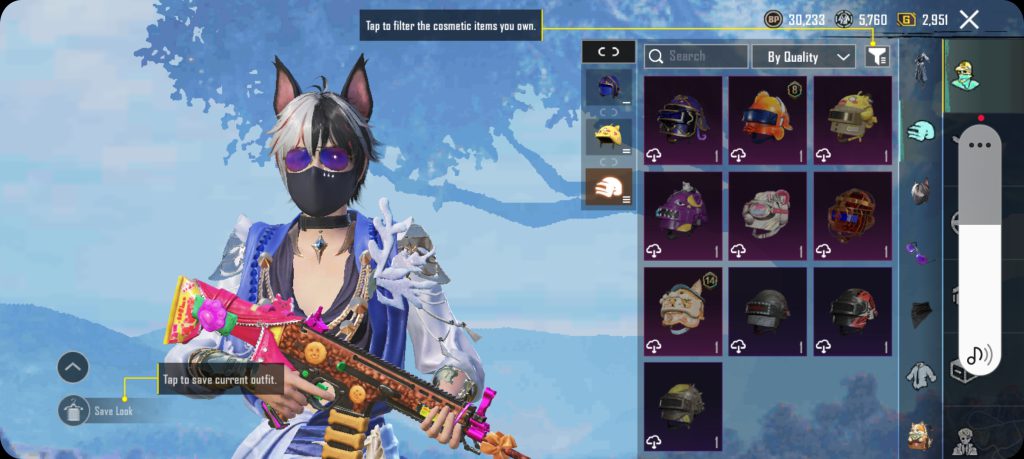Open the jacket clothing category tab
1024x459 pixels.
pyautogui.click(x=921, y=376)
